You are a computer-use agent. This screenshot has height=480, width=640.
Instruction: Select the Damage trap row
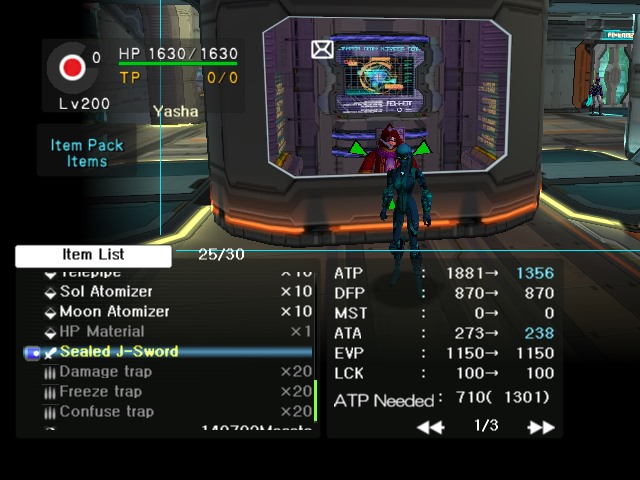point(106,372)
